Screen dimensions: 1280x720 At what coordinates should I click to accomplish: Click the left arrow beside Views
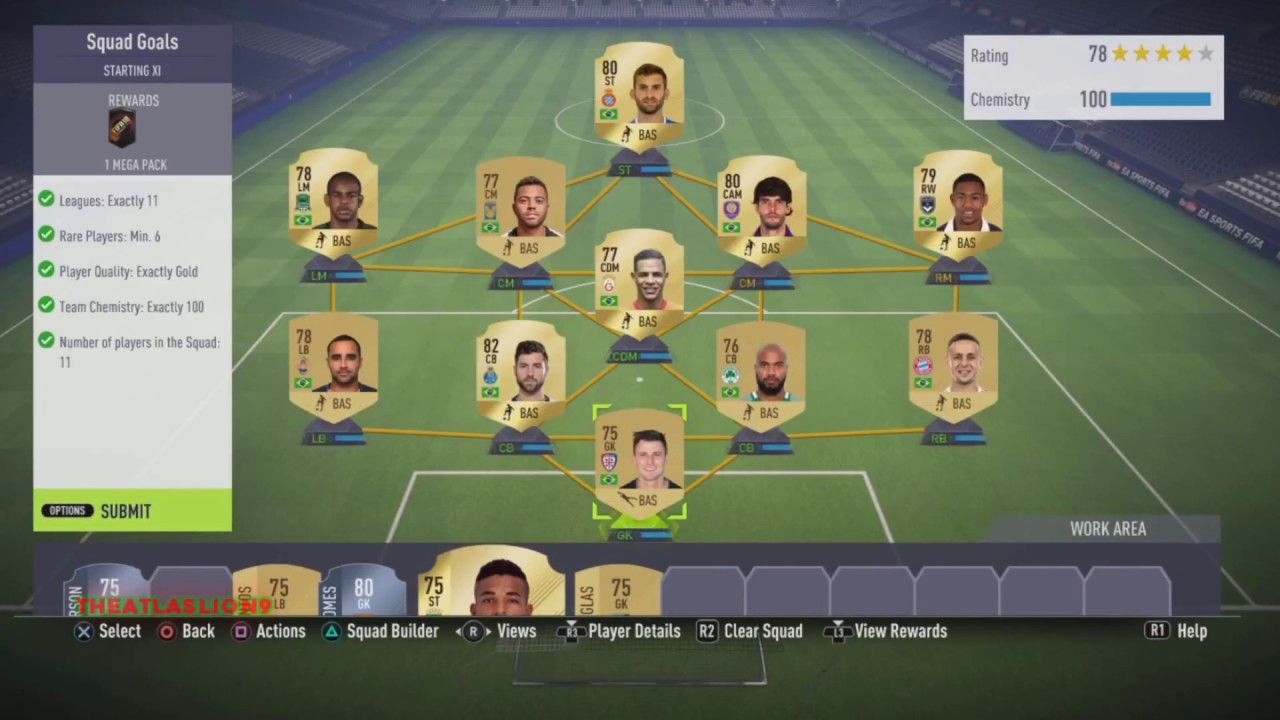click(x=460, y=631)
